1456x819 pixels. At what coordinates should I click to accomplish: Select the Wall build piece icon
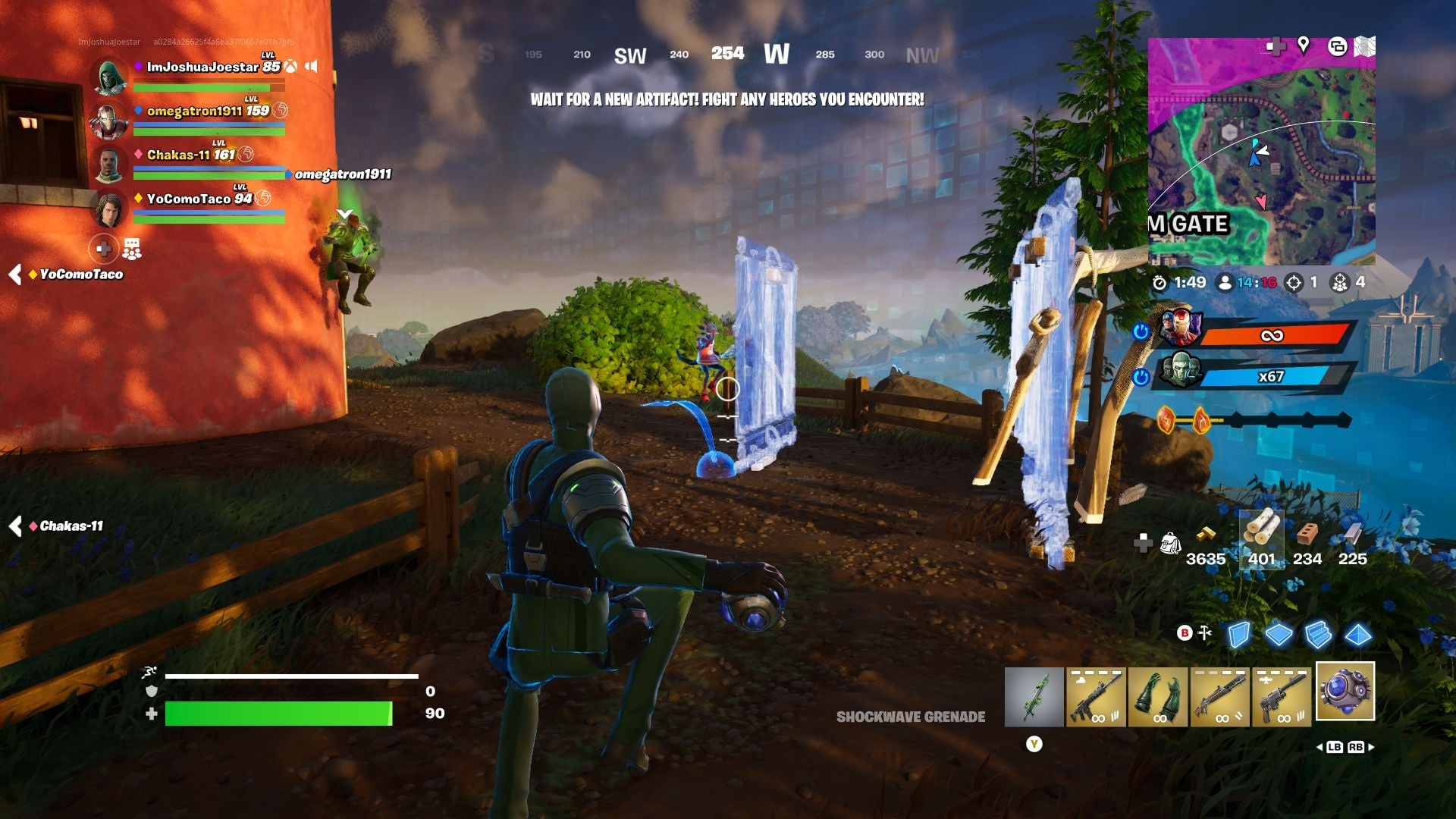[x=1239, y=635]
